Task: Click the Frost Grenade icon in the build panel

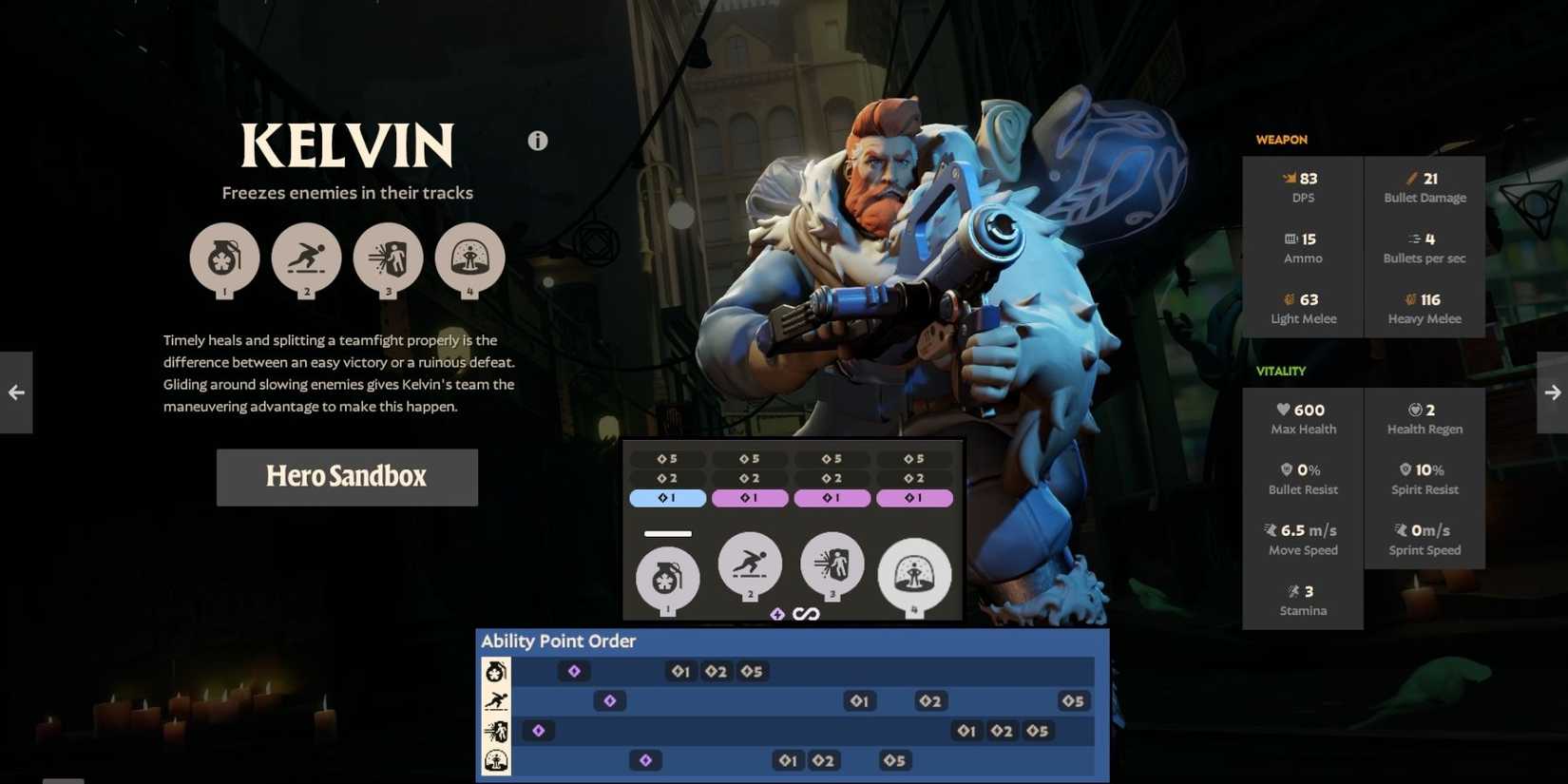Action: tap(667, 575)
